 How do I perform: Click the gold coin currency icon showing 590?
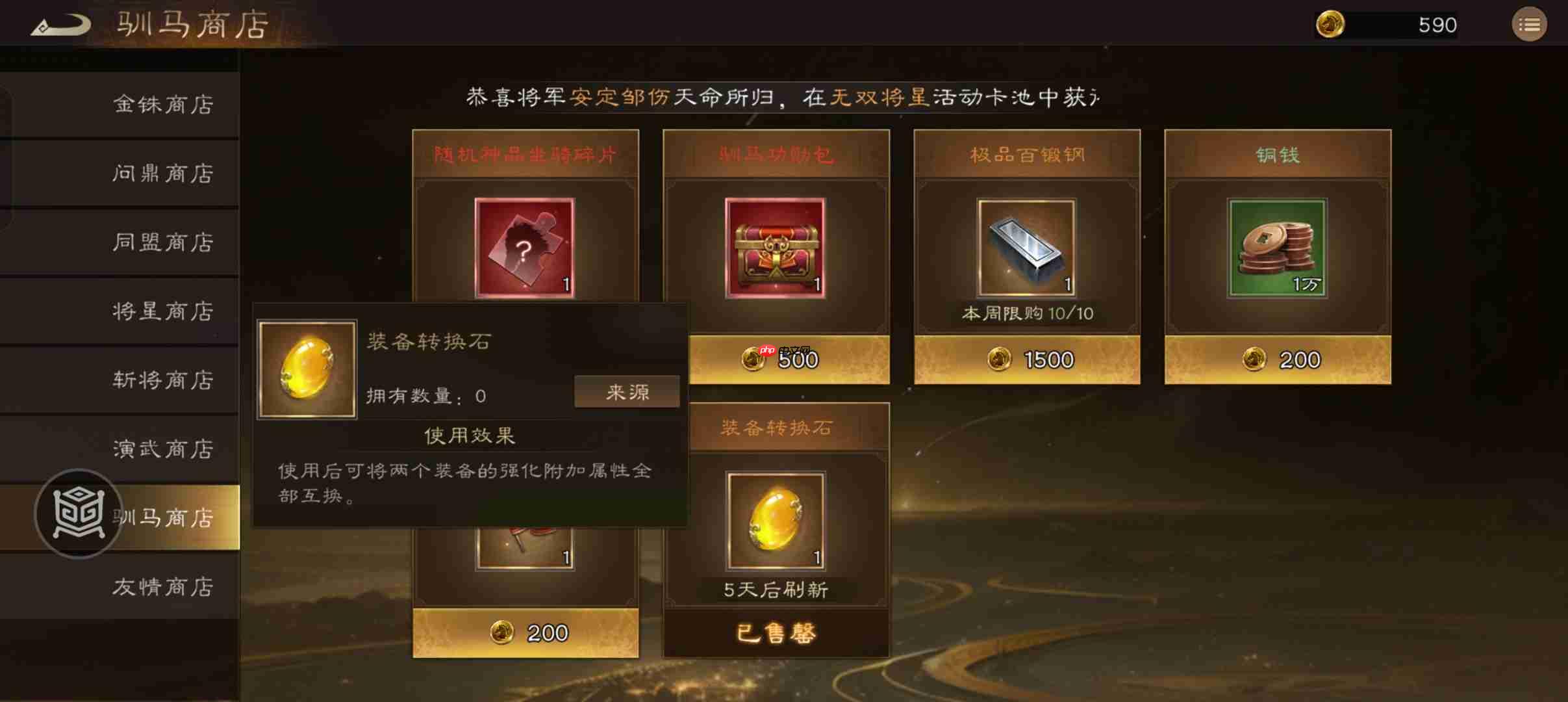coord(1332,24)
